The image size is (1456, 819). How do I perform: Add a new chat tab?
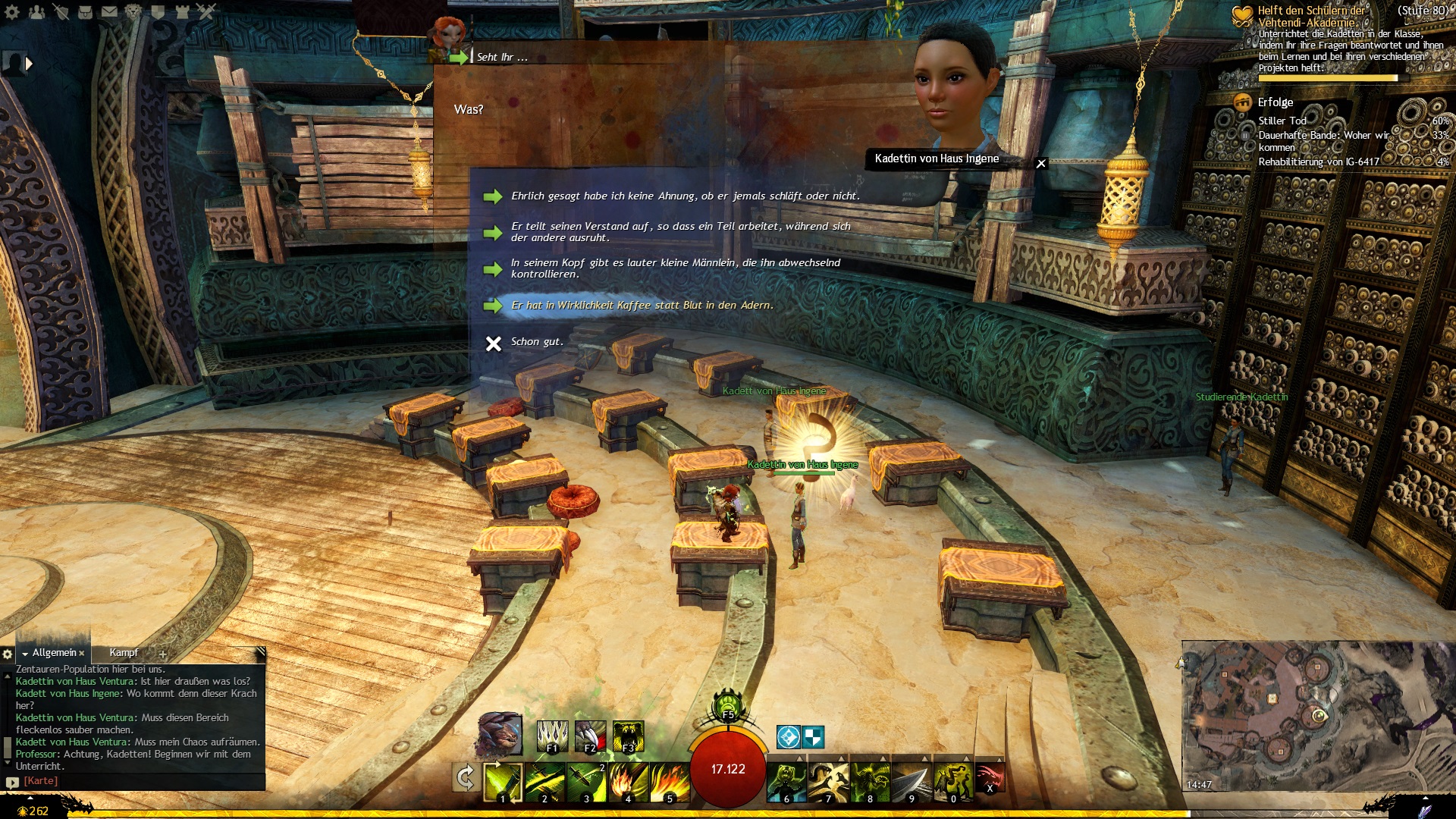(x=162, y=654)
